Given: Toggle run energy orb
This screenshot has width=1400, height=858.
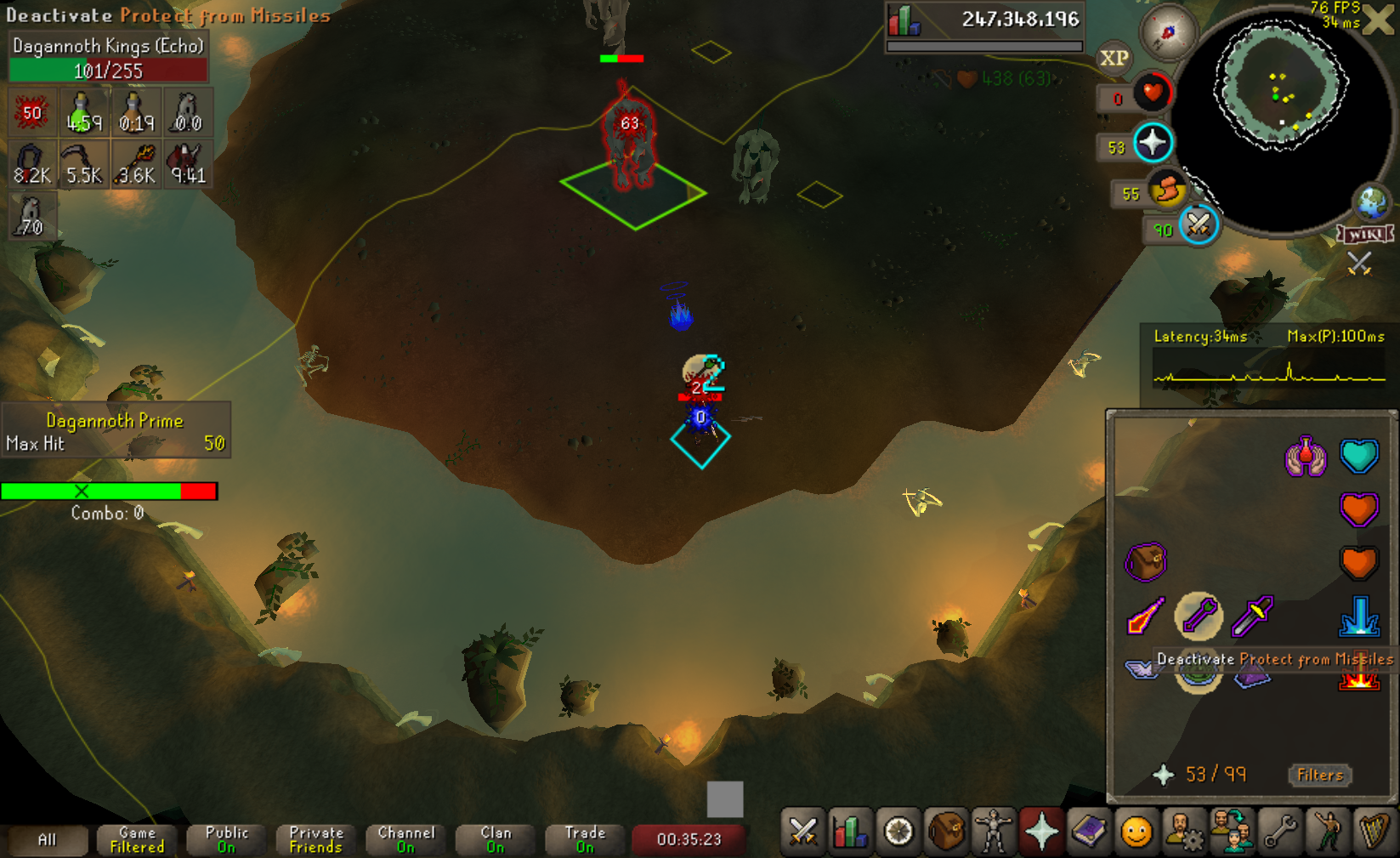Looking at the screenshot, I should click(1167, 190).
